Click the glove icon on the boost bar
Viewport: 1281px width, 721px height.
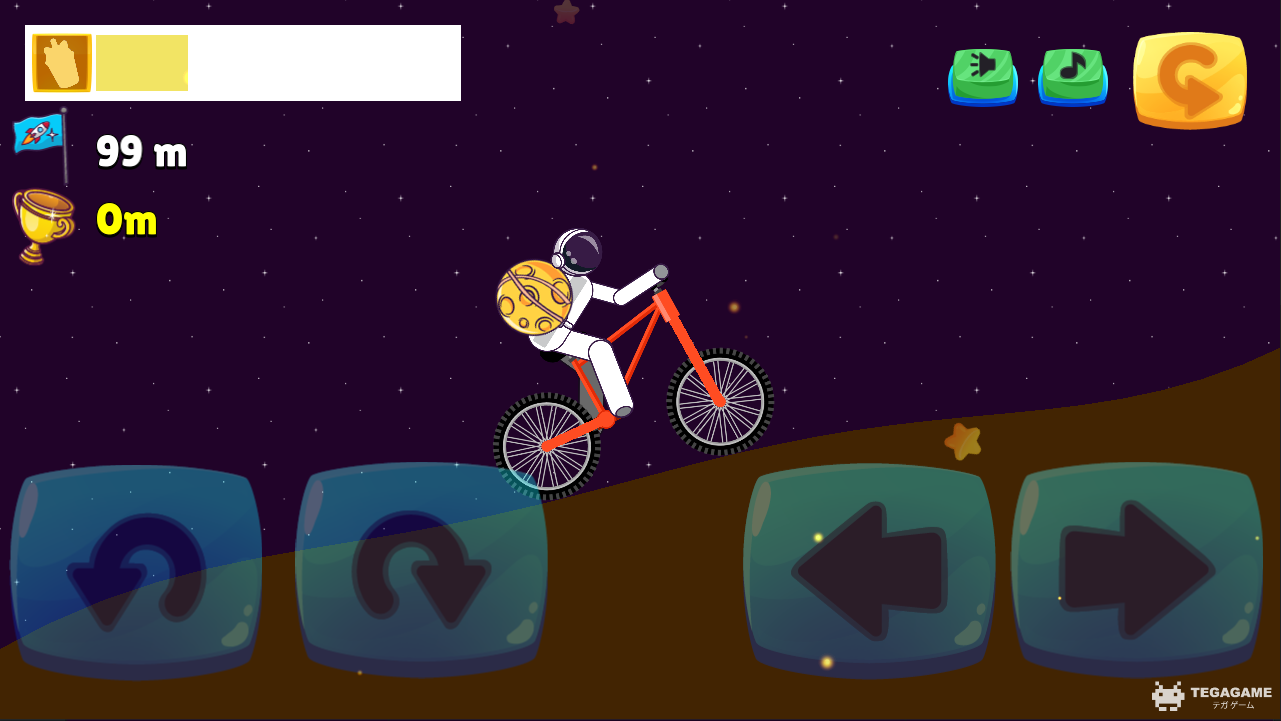tap(60, 61)
